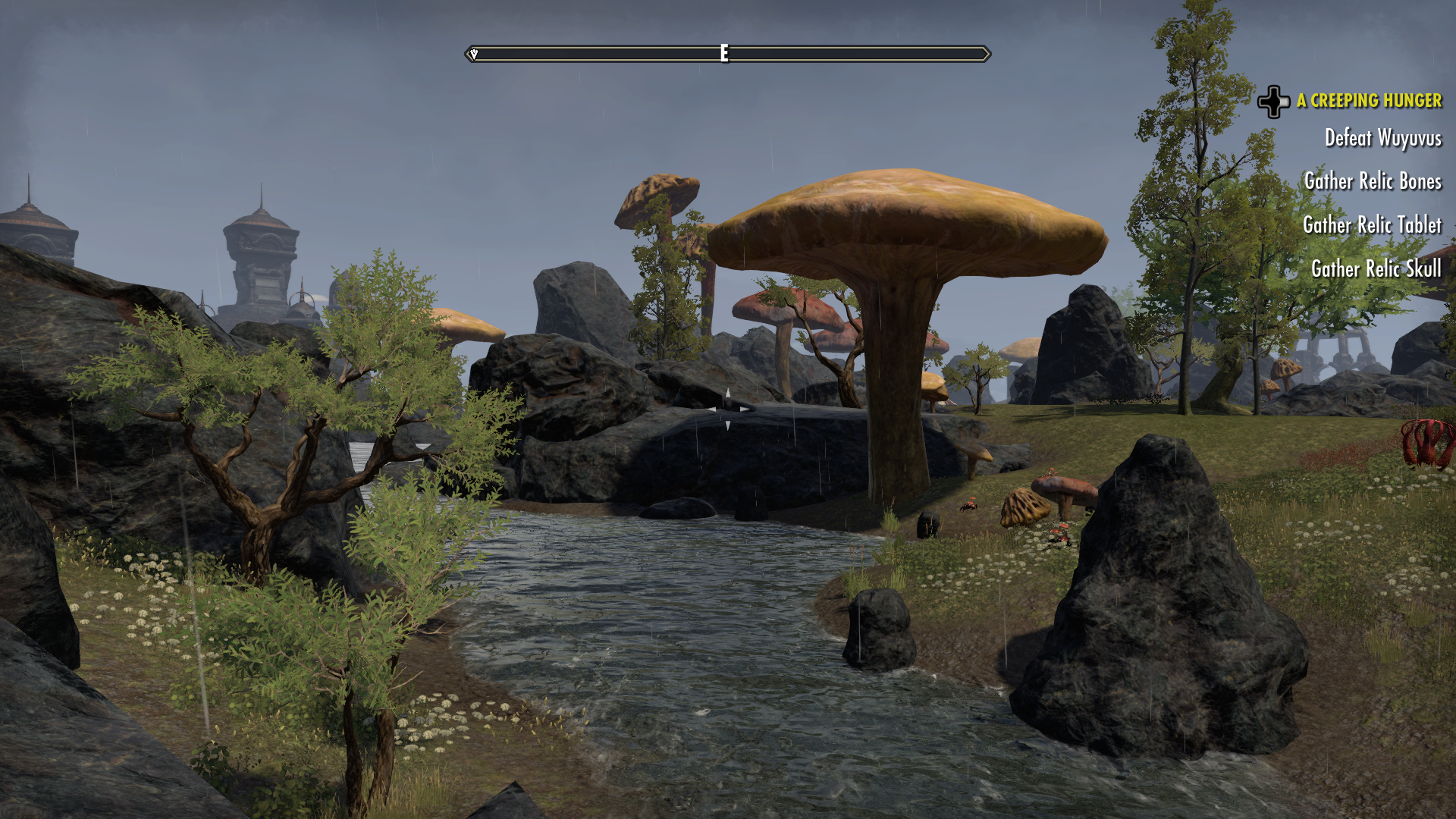Click the Gather Relic Skull objective

coord(1376,268)
